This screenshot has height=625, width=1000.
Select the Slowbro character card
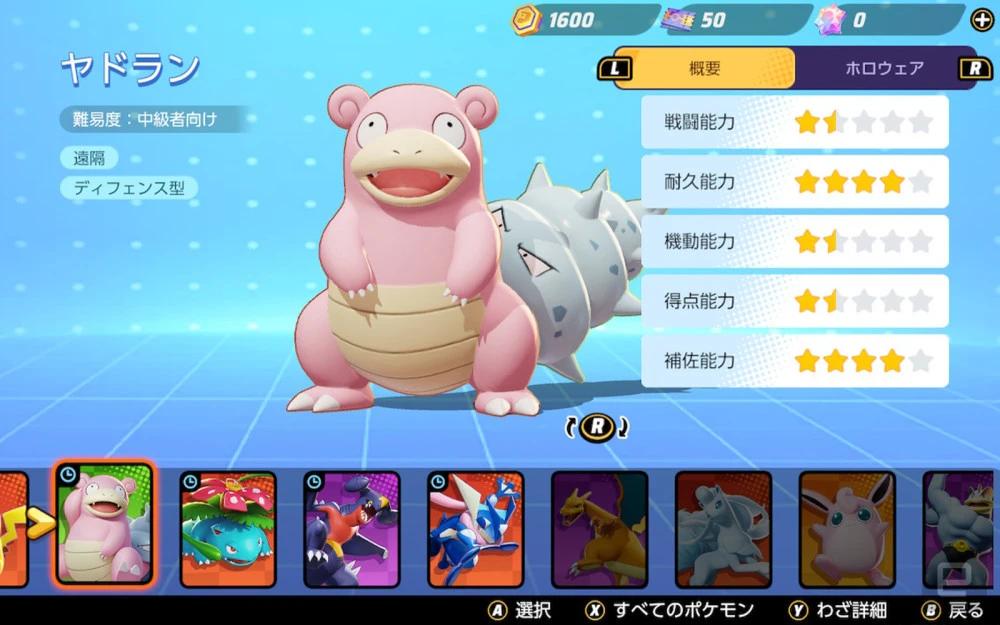tap(104, 524)
